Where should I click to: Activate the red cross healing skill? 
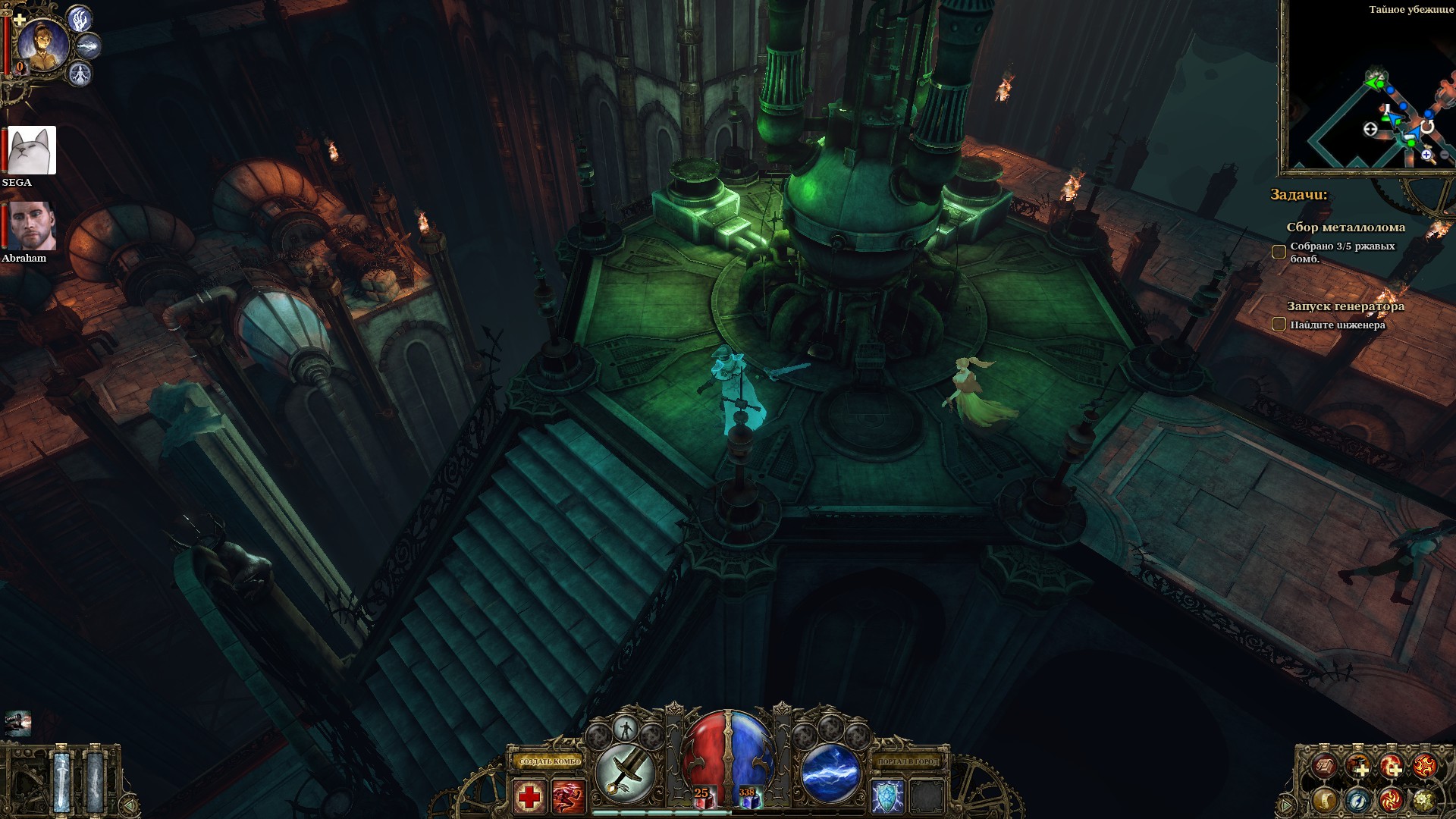(x=529, y=796)
